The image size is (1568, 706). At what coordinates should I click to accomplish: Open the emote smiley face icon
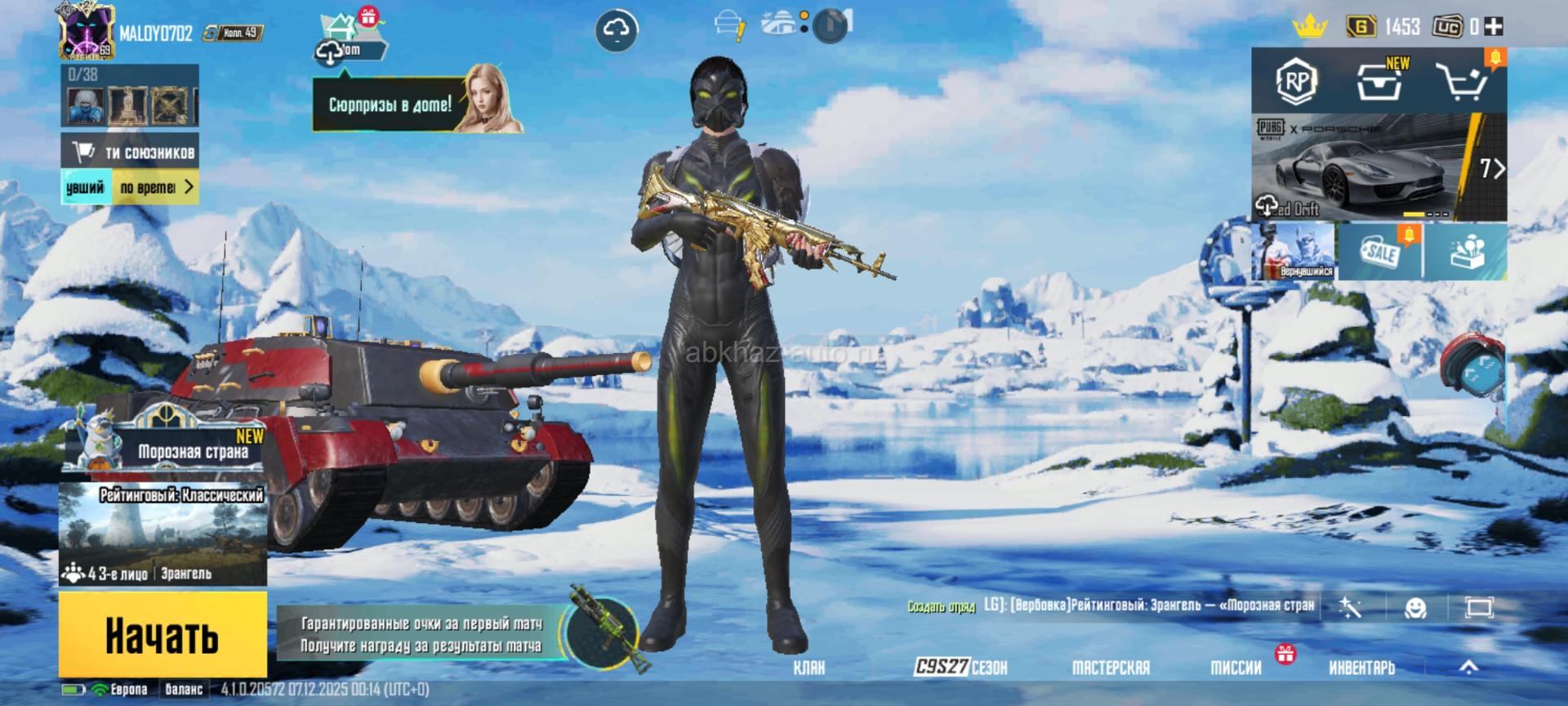click(x=1414, y=608)
